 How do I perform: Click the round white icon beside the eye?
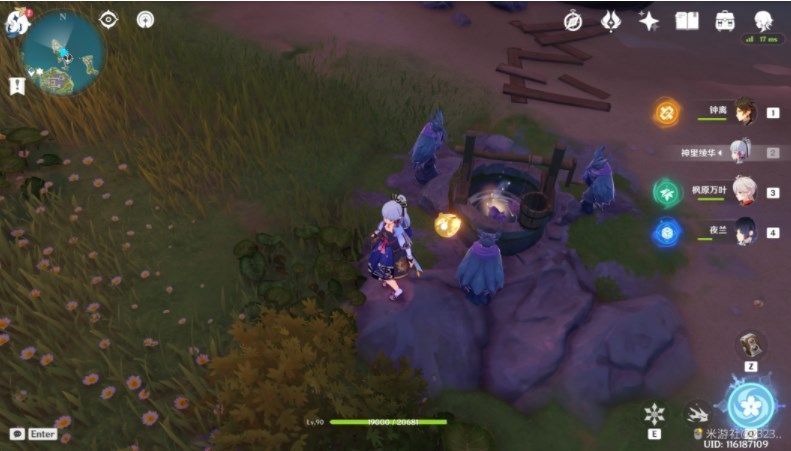click(x=145, y=19)
